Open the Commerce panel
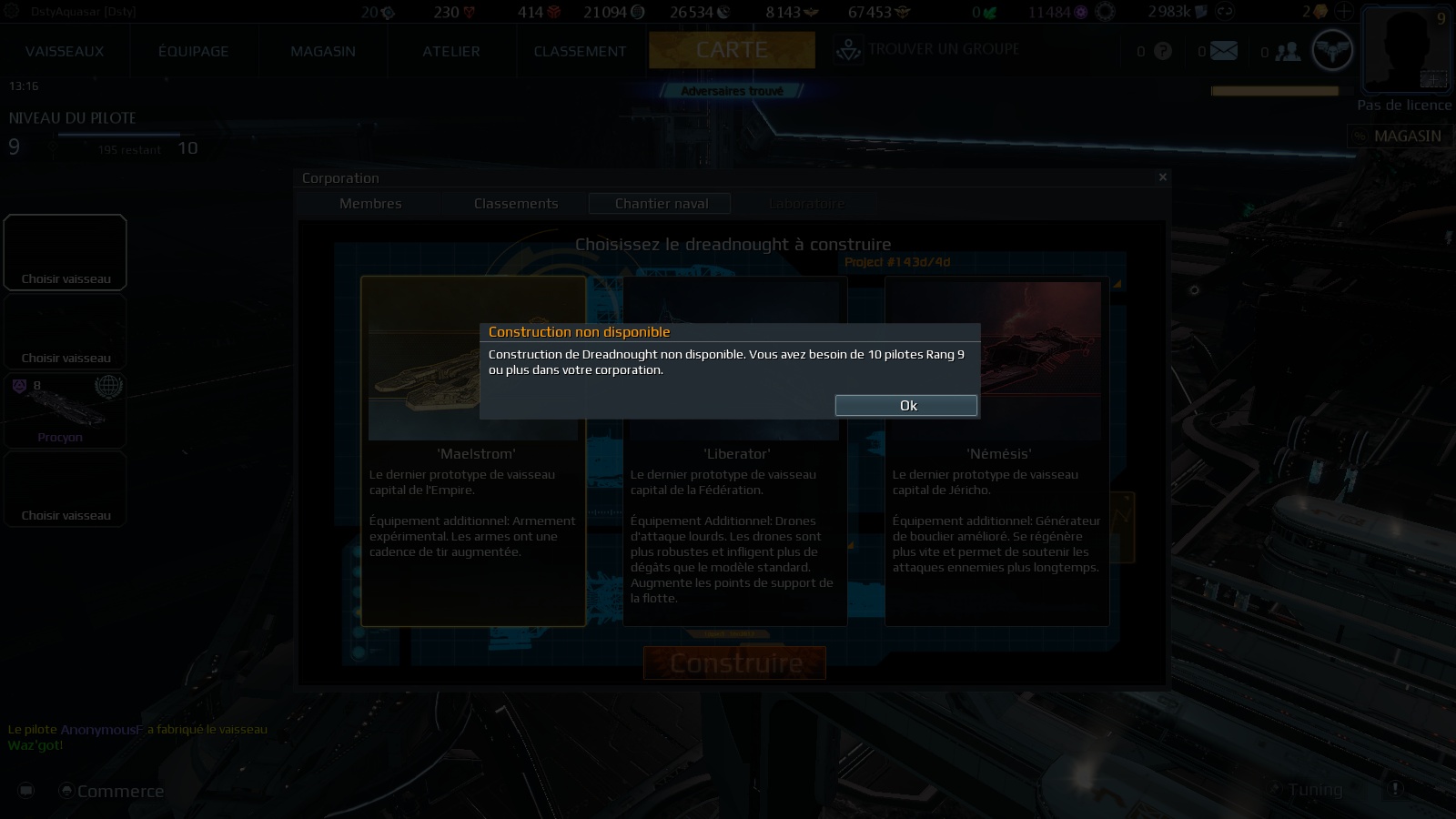Image resolution: width=1456 pixels, height=819 pixels. point(111,791)
